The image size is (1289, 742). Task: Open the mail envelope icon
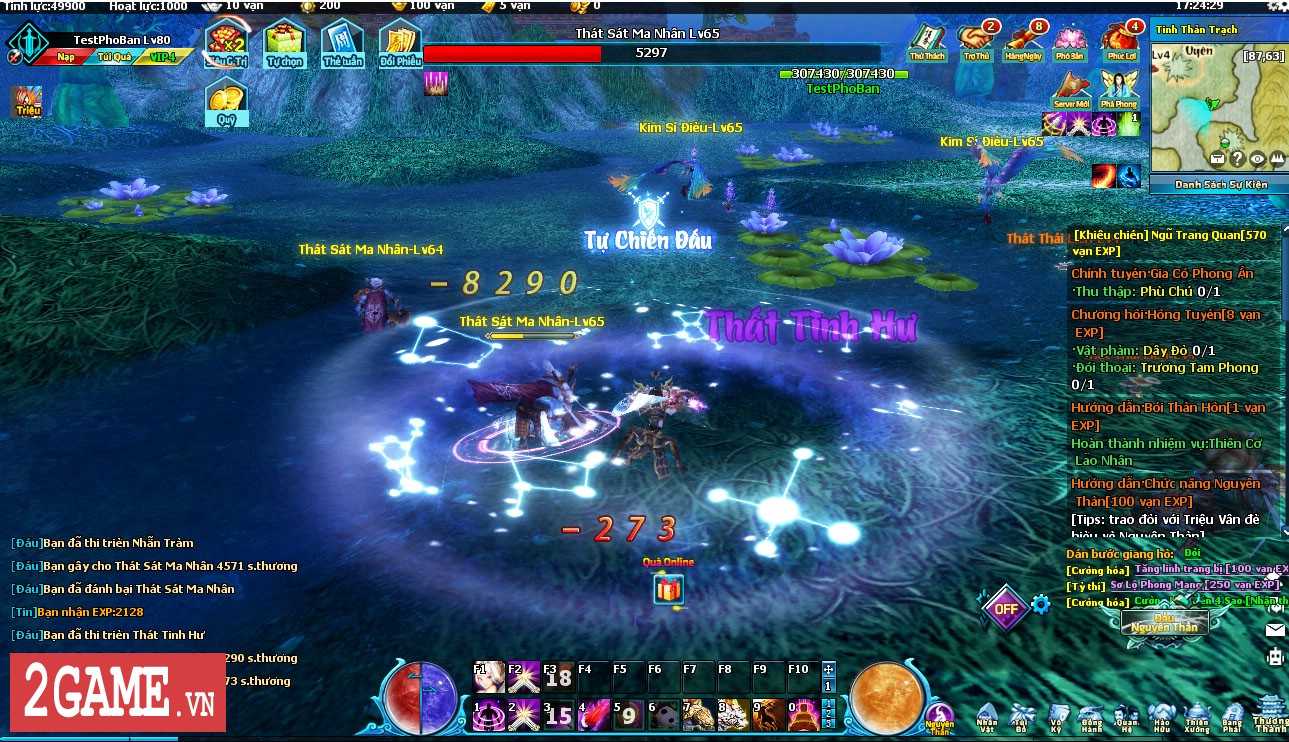pos(1275,630)
